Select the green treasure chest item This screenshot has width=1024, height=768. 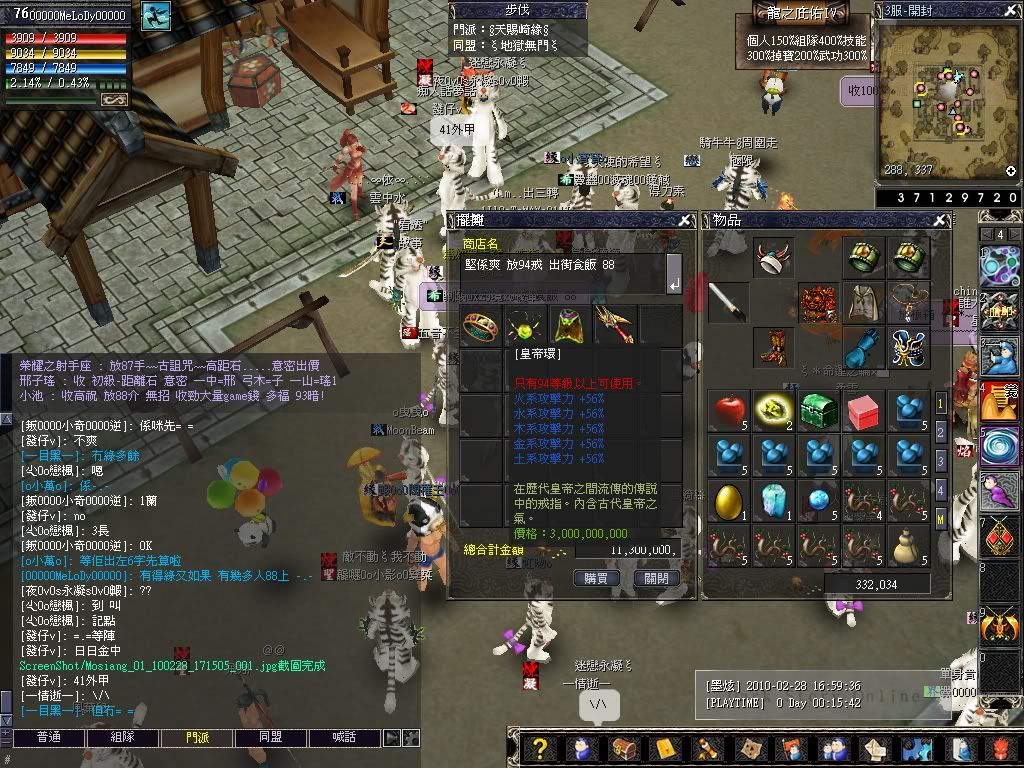pyautogui.click(x=817, y=410)
